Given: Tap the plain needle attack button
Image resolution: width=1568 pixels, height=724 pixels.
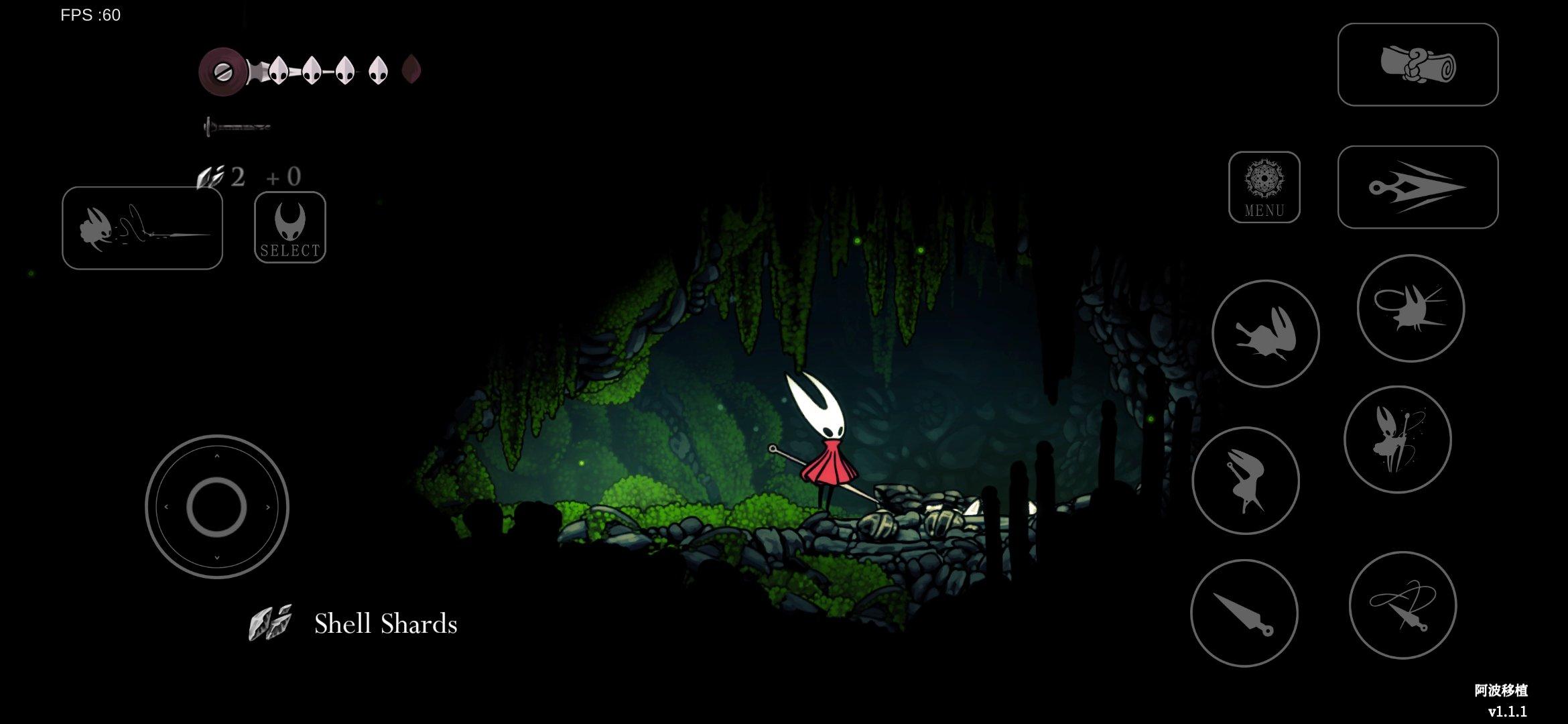Looking at the screenshot, I should tap(1244, 613).
